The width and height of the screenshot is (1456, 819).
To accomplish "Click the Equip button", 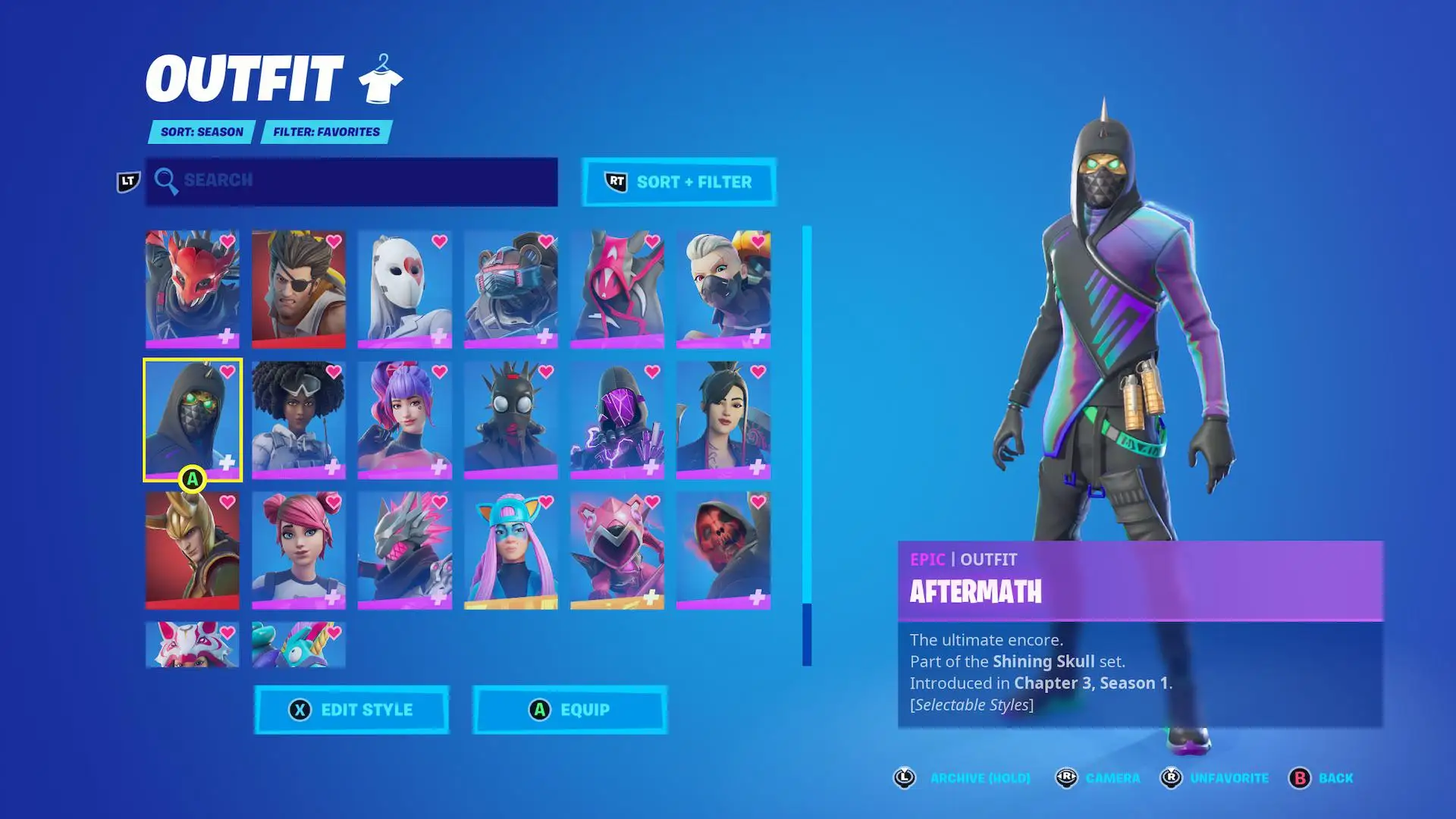I will (570, 710).
